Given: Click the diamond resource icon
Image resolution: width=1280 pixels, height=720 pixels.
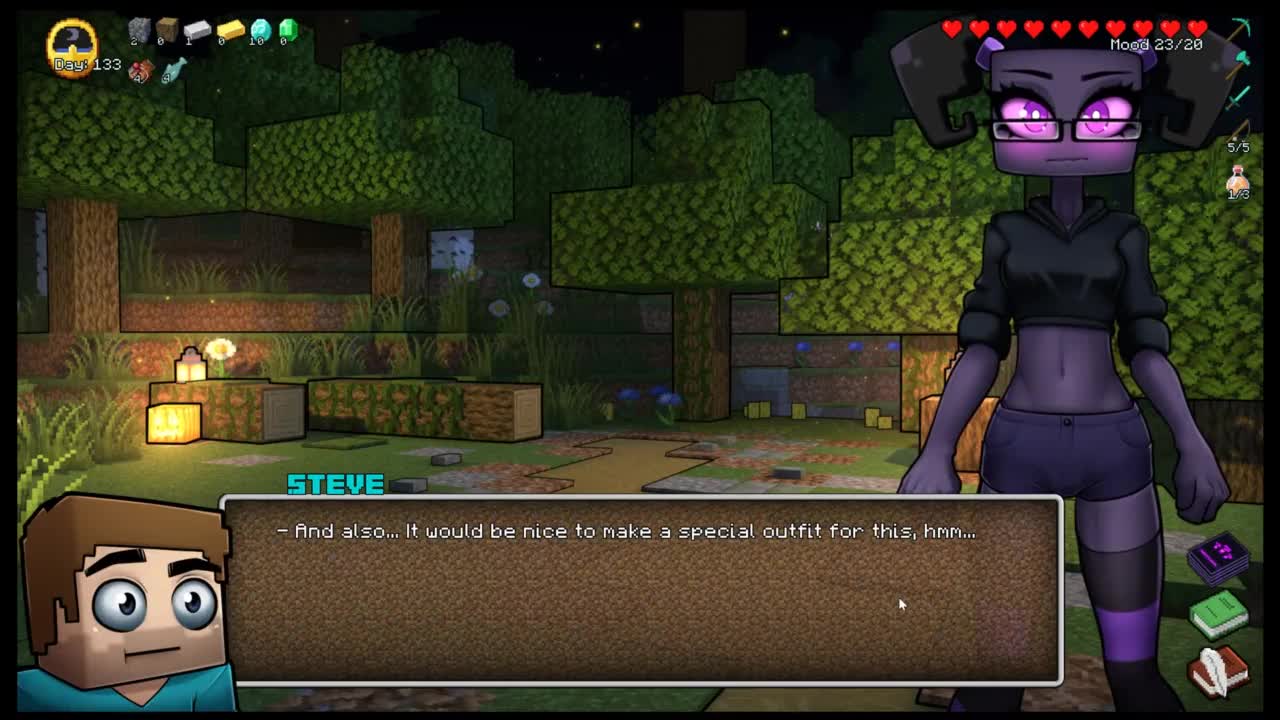Looking at the screenshot, I should [260, 30].
